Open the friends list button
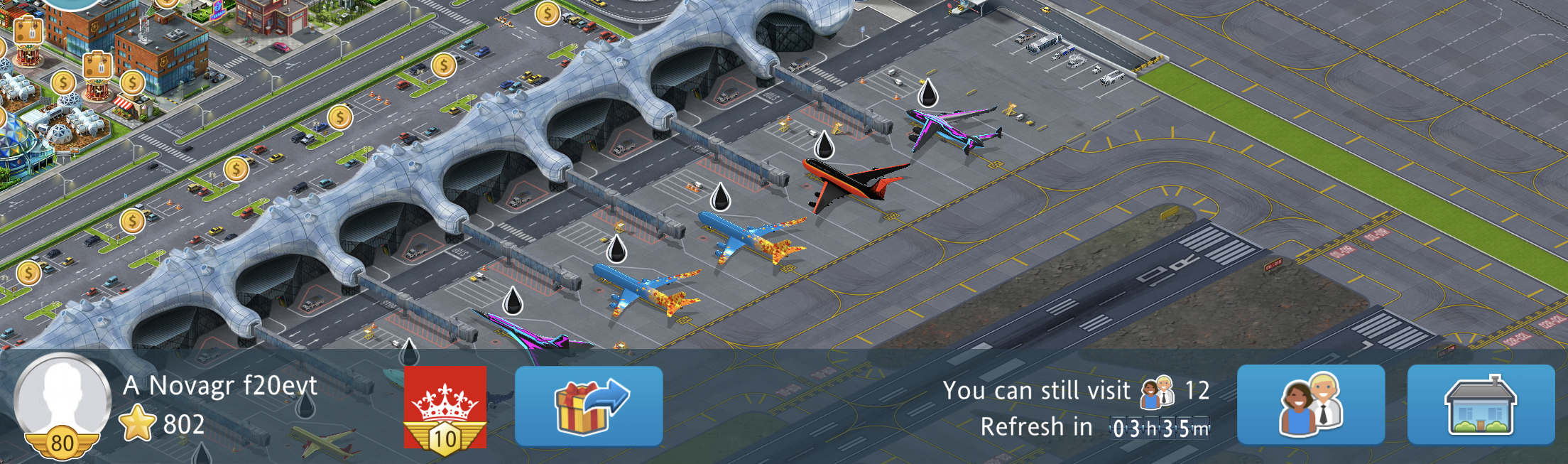 click(1311, 406)
